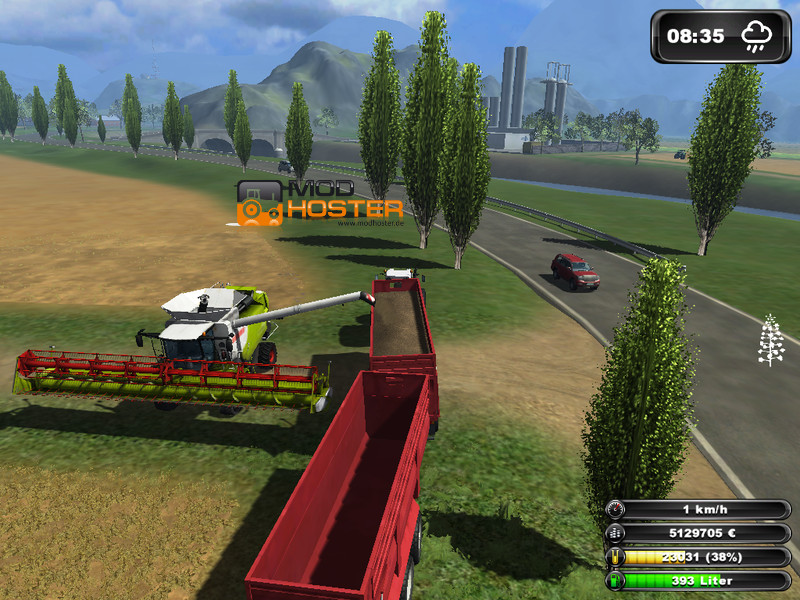
Task: Click the speedometer gauge icon
Action: coord(617,510)
